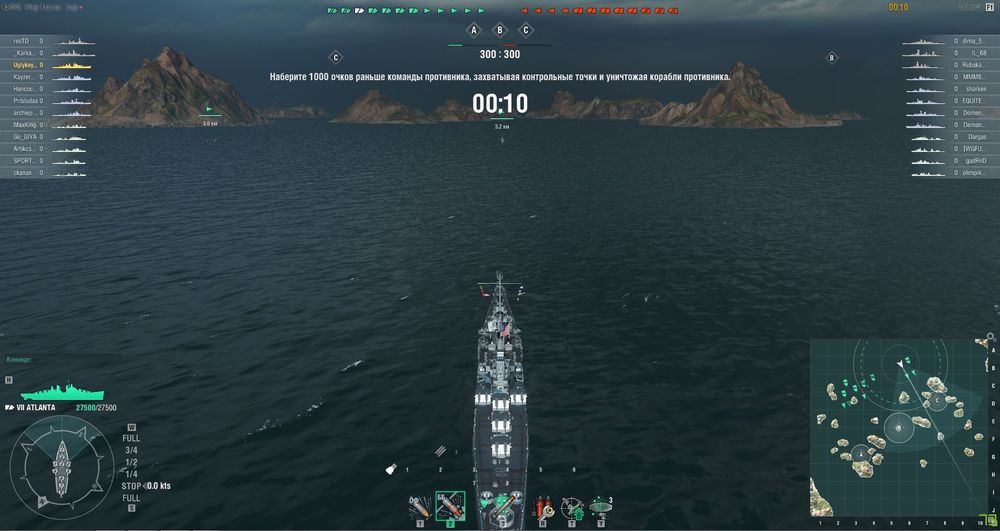Switch to the torpedo launcher weapon
The height and width of the screenshot is (531, 1000).
[498, 507]
